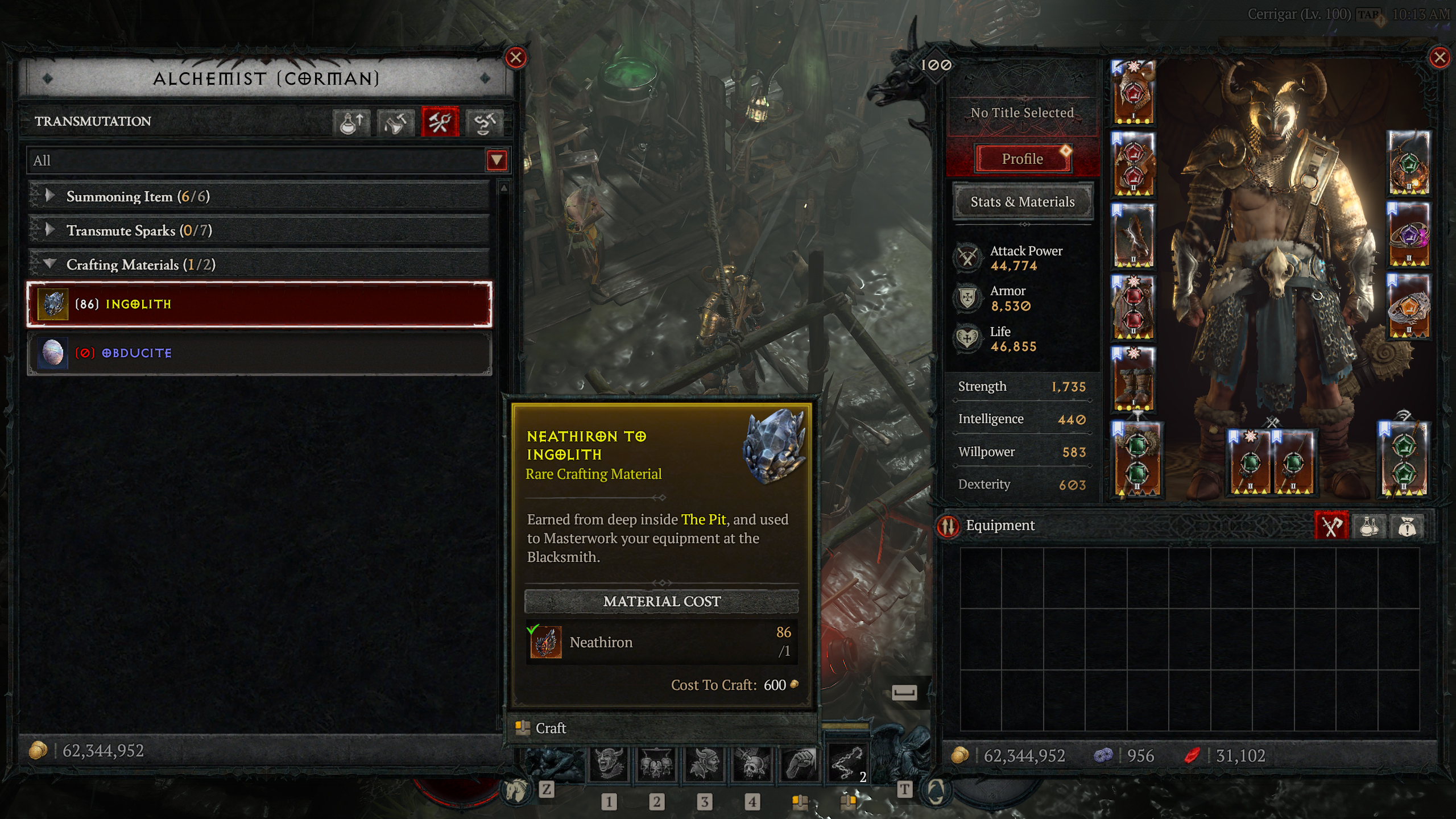Open the money bag inventory tab
This screenshot has width=1456, height=819.
point(1407,526)
